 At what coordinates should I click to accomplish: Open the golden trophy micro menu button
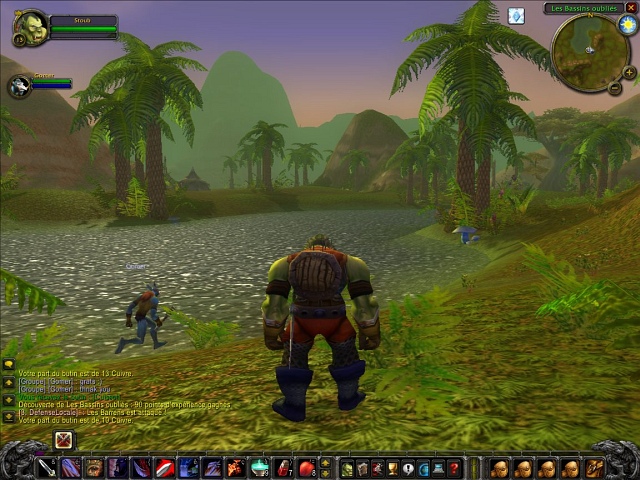(x=393, y=467)
